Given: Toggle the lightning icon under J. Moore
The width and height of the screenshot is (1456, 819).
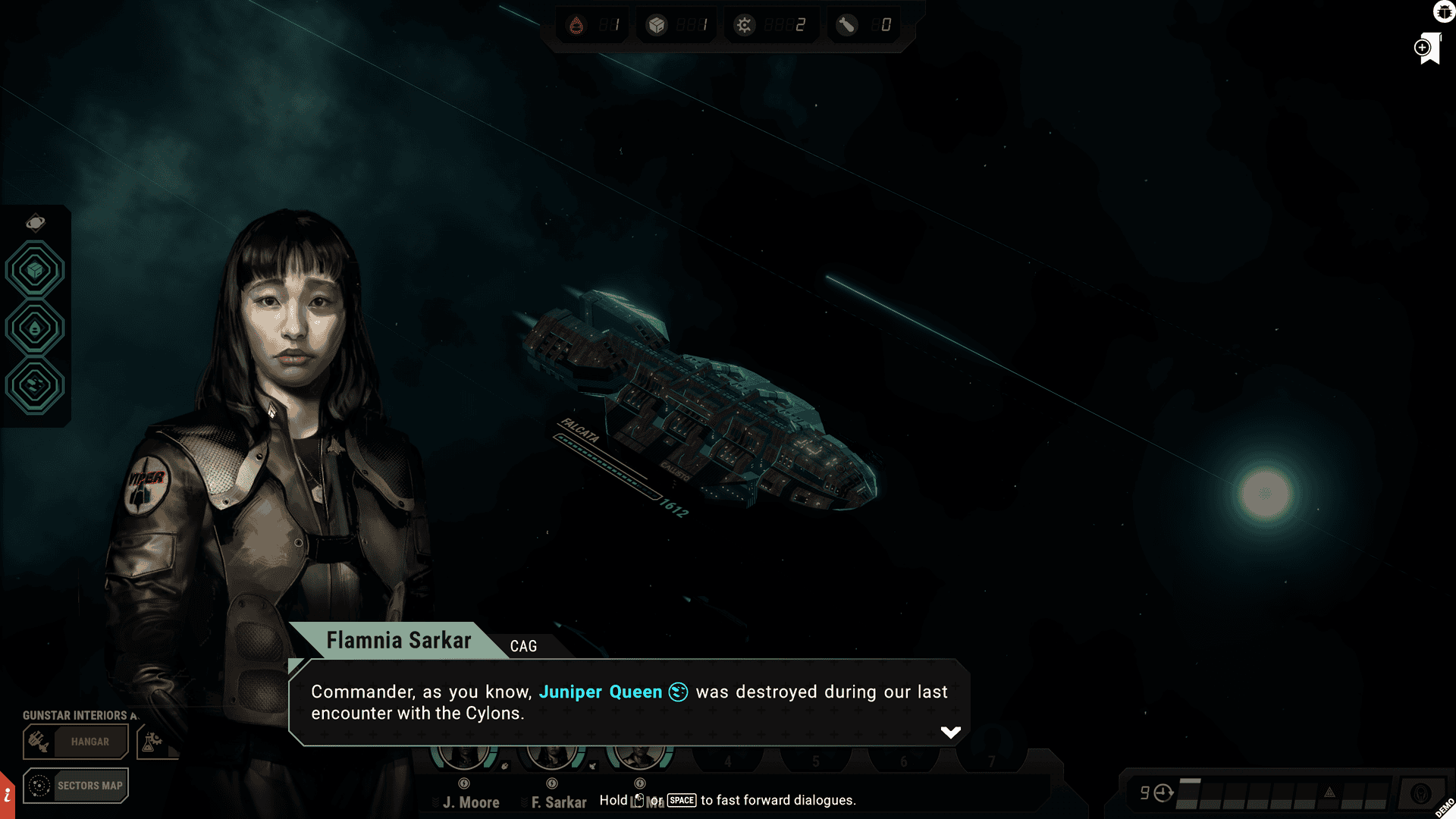Looking at the screenshot, I should point(464,783).
